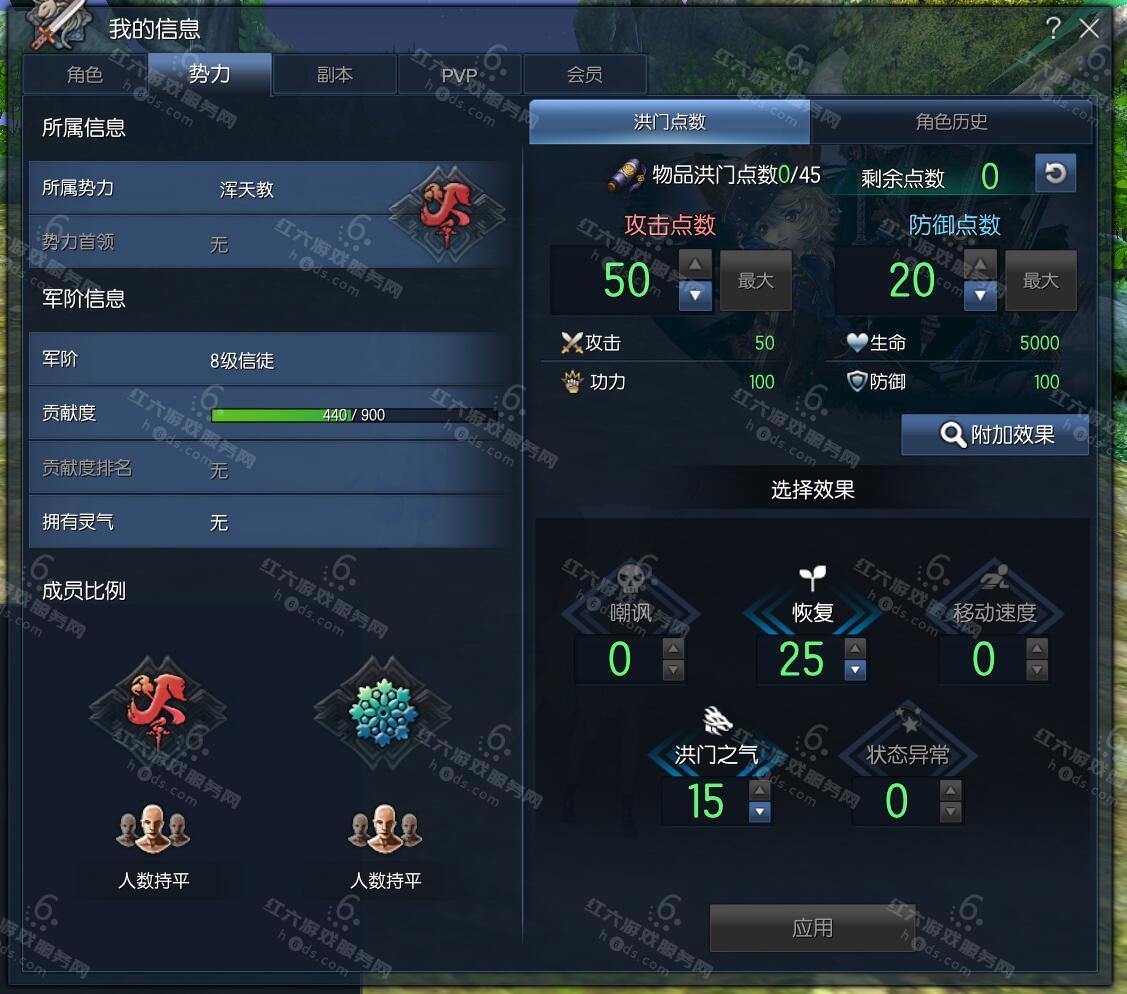Select the PVP tab

pos(459,75)
